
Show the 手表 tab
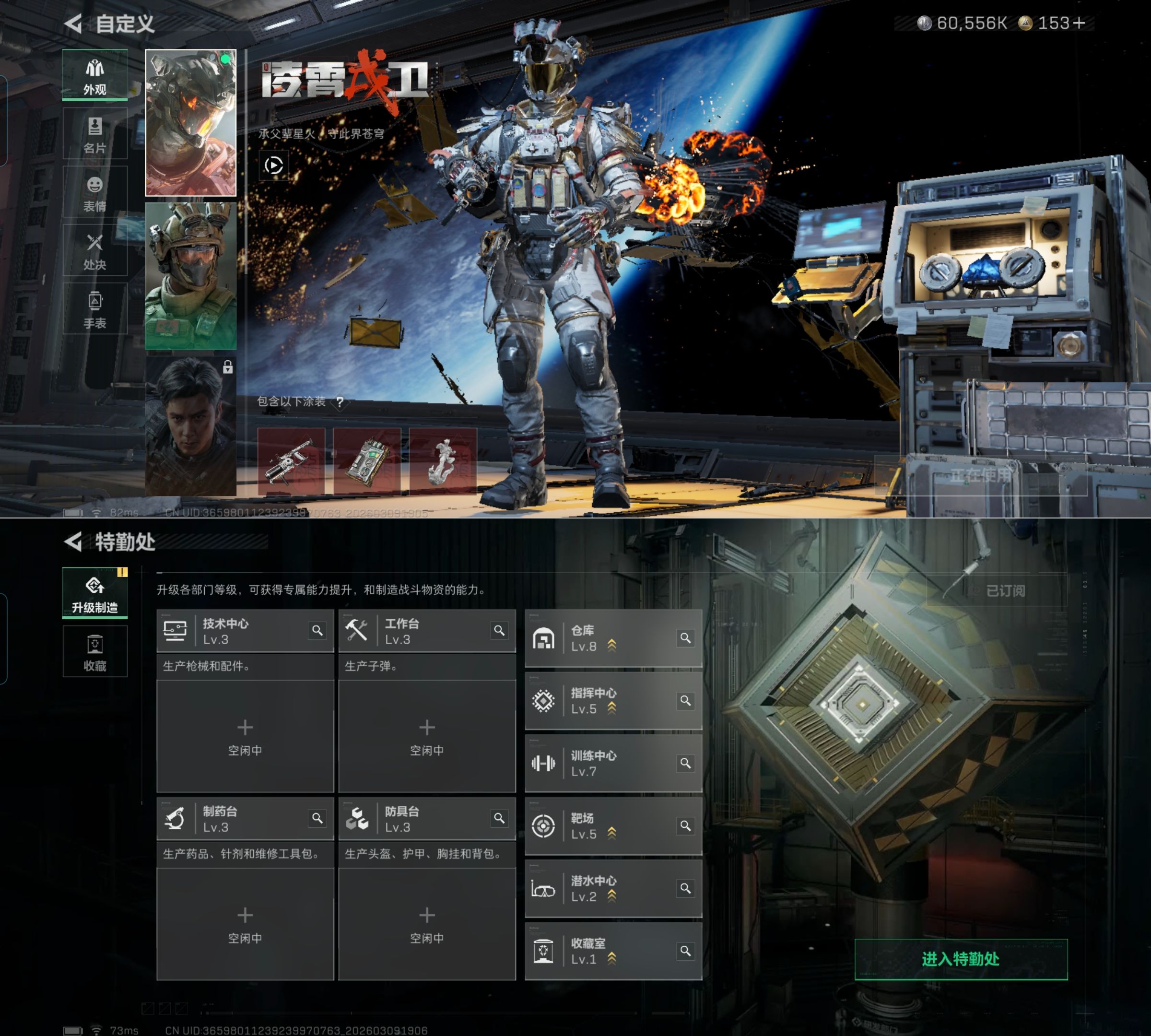pyautogui.click(x=95, y=309)
